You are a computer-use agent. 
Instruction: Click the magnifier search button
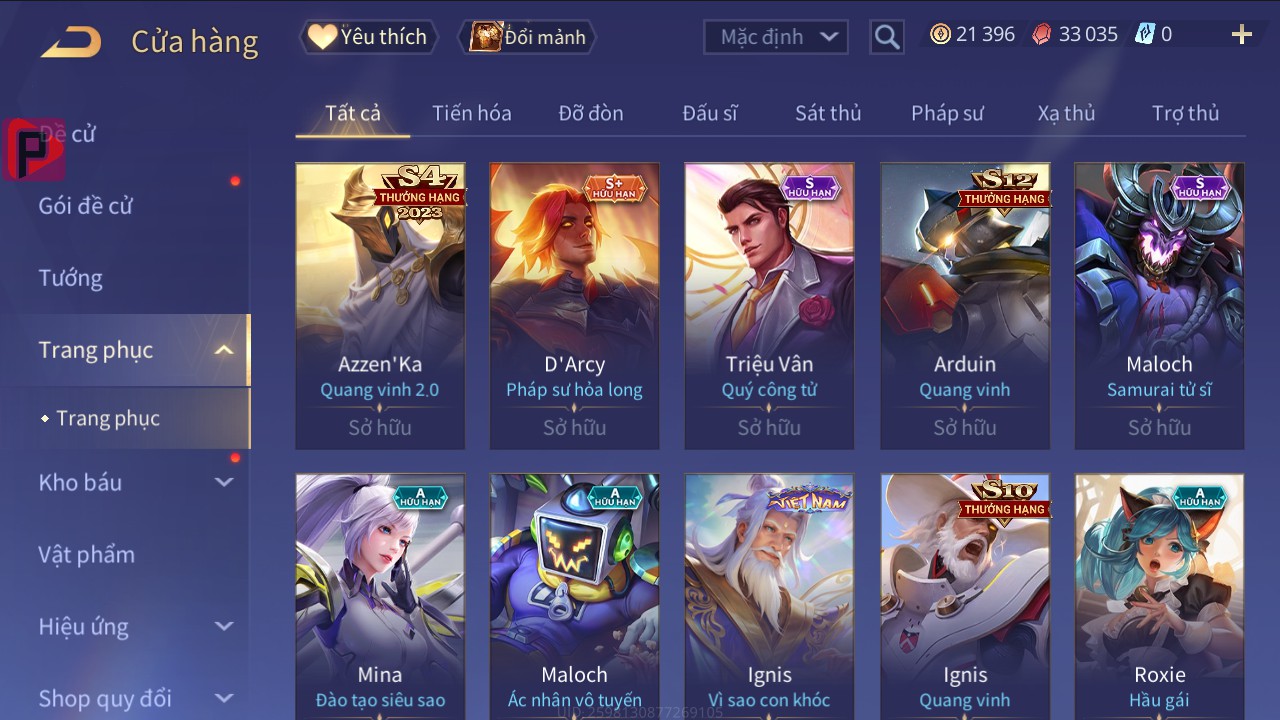887,38
